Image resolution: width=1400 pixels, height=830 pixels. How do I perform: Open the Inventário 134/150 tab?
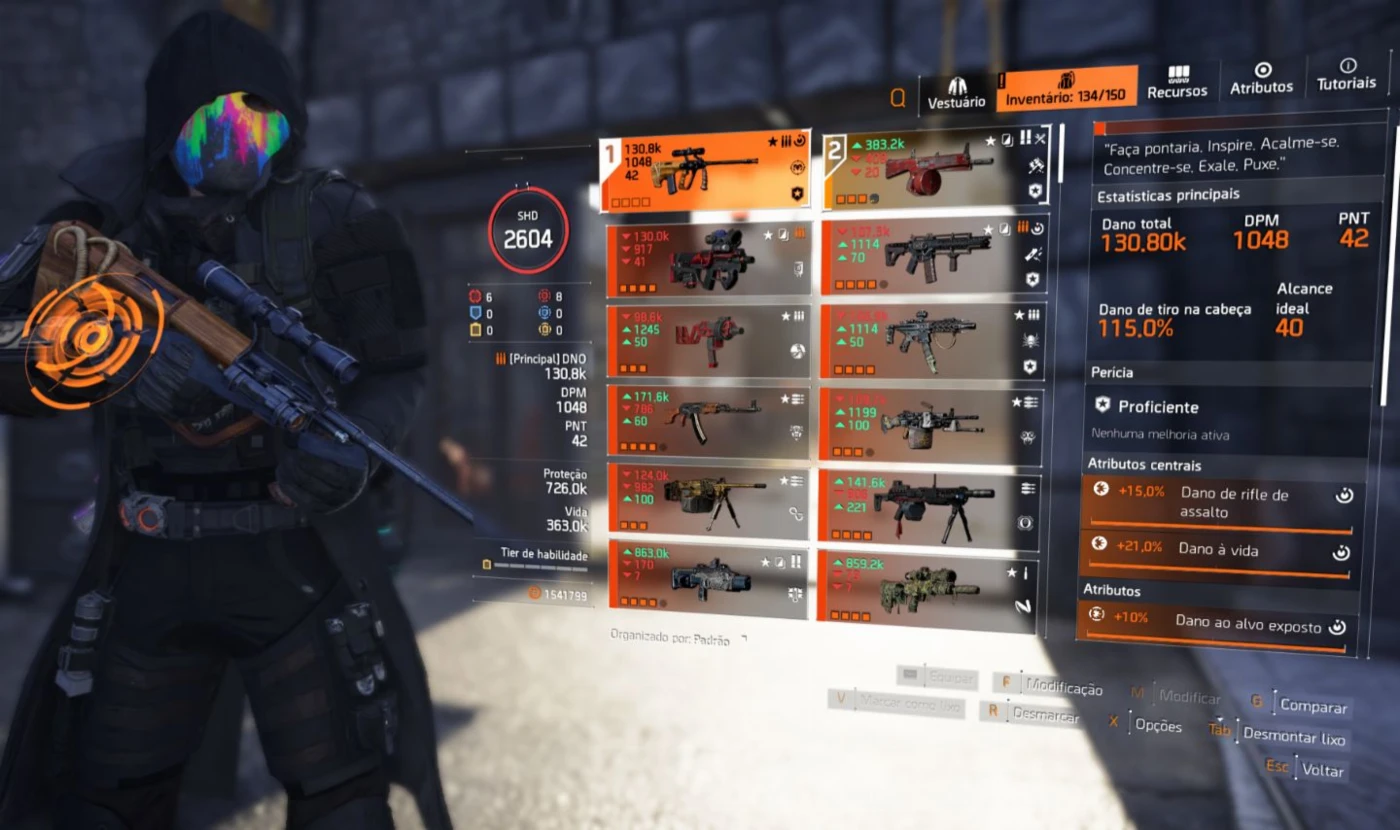[x=1066, y=89]
